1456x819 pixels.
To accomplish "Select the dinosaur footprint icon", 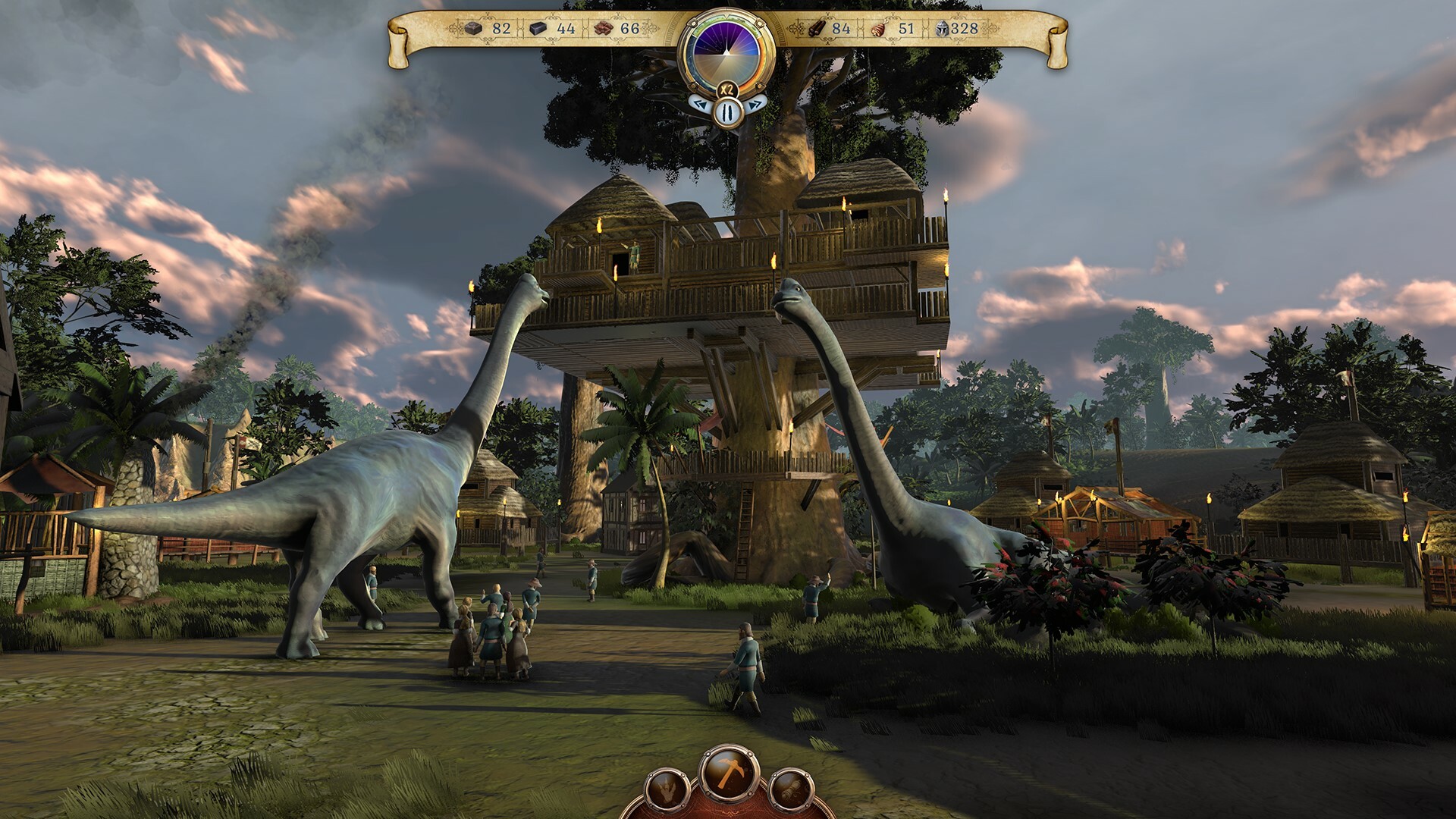I will point(665,789).
